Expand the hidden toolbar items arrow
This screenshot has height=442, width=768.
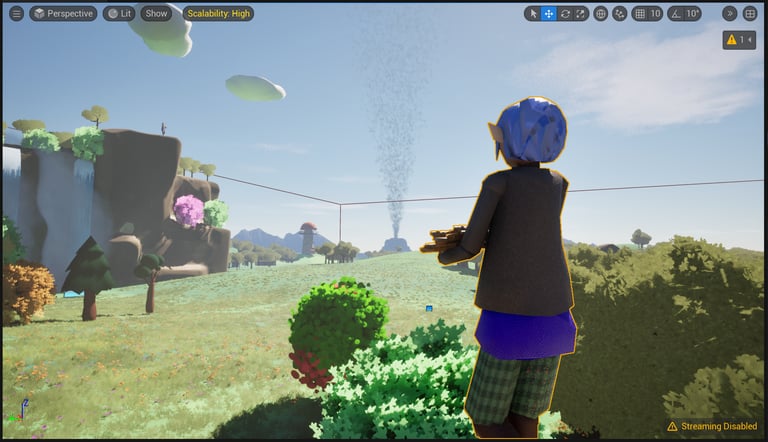click(729, 13)
